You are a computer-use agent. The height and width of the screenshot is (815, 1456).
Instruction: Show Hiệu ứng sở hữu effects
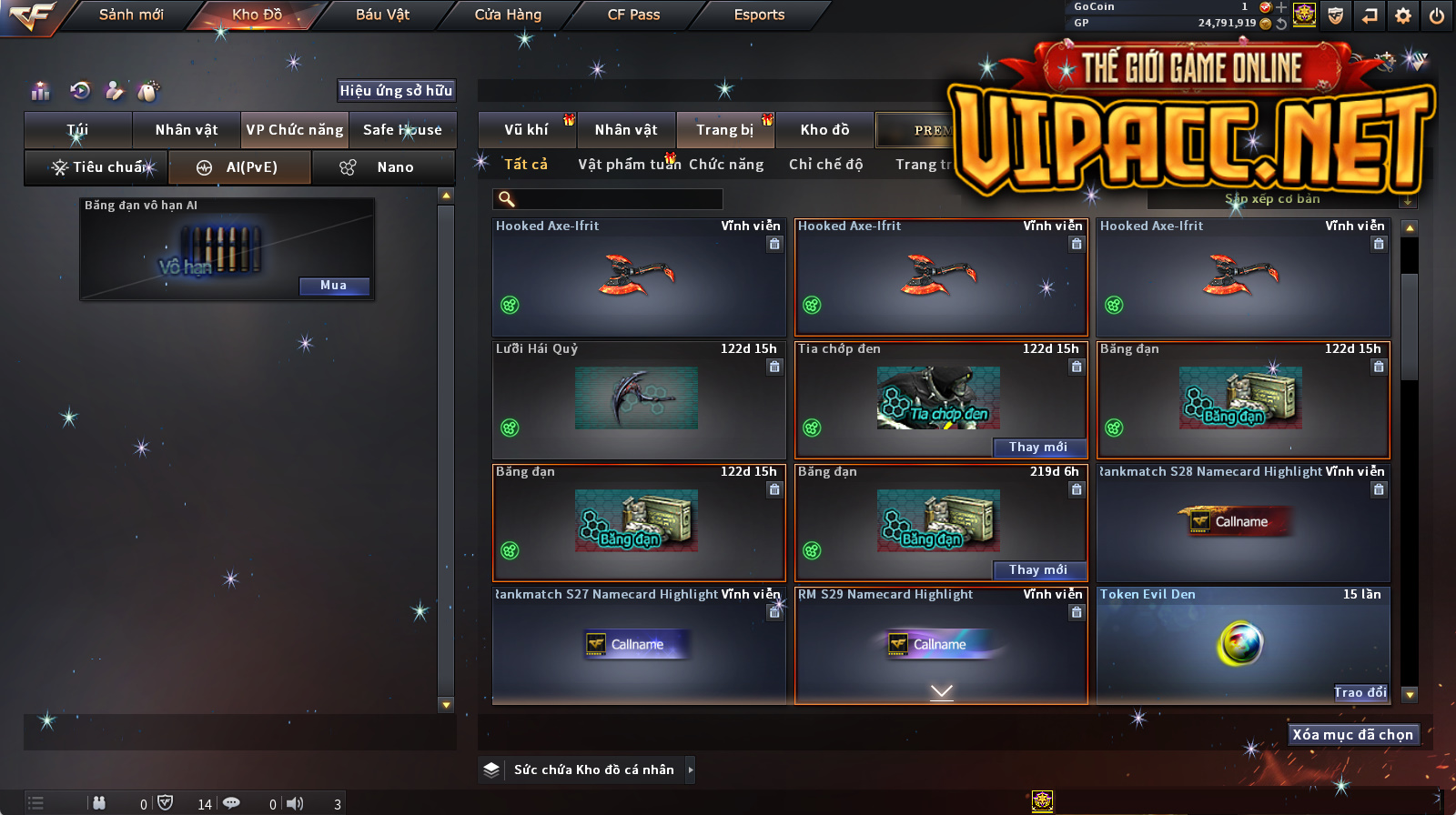(396, 90)
